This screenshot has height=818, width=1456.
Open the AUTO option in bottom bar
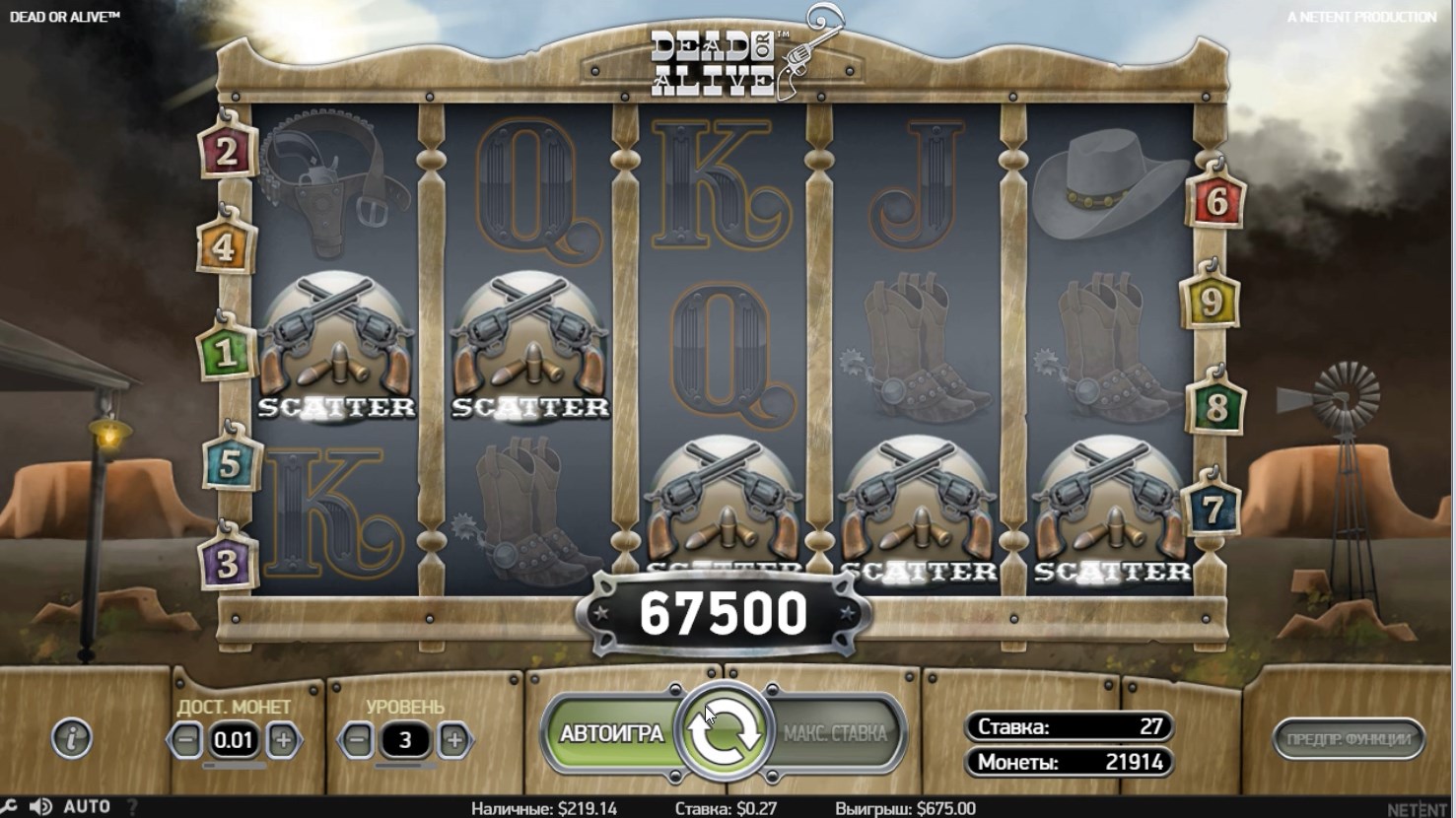(x=87, y=807)
